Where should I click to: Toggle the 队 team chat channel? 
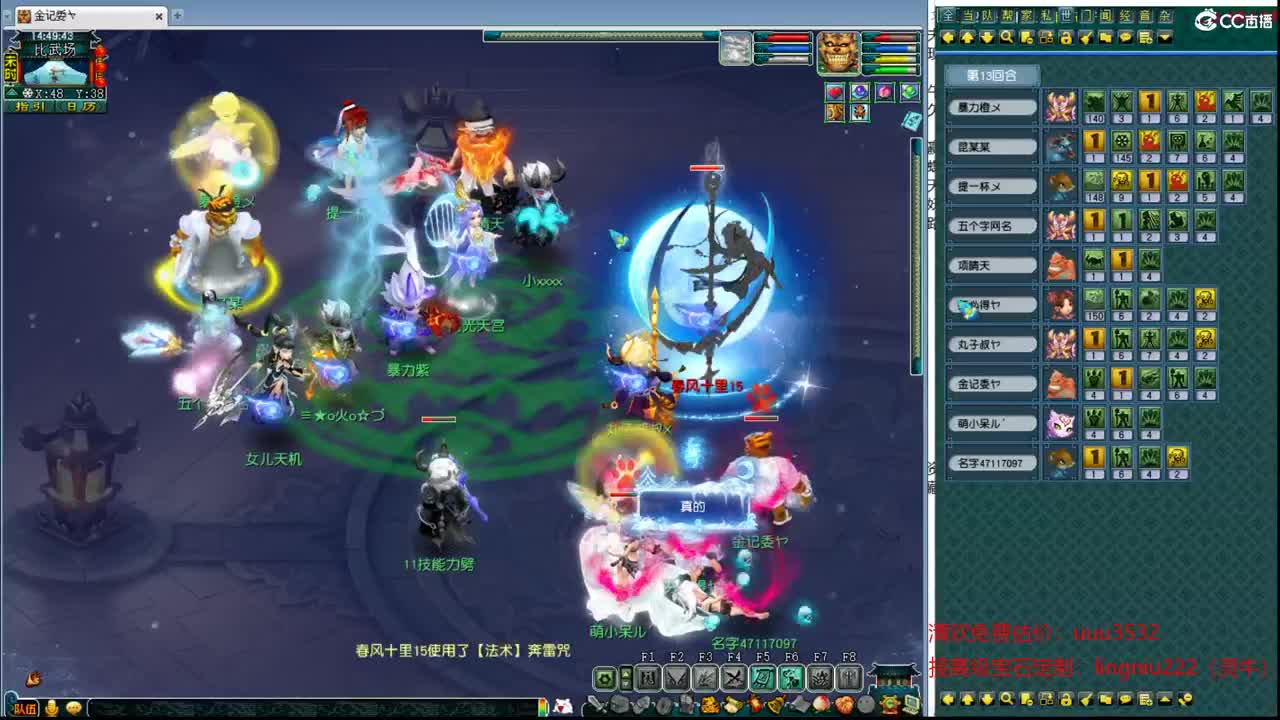[x=986, y=15]
